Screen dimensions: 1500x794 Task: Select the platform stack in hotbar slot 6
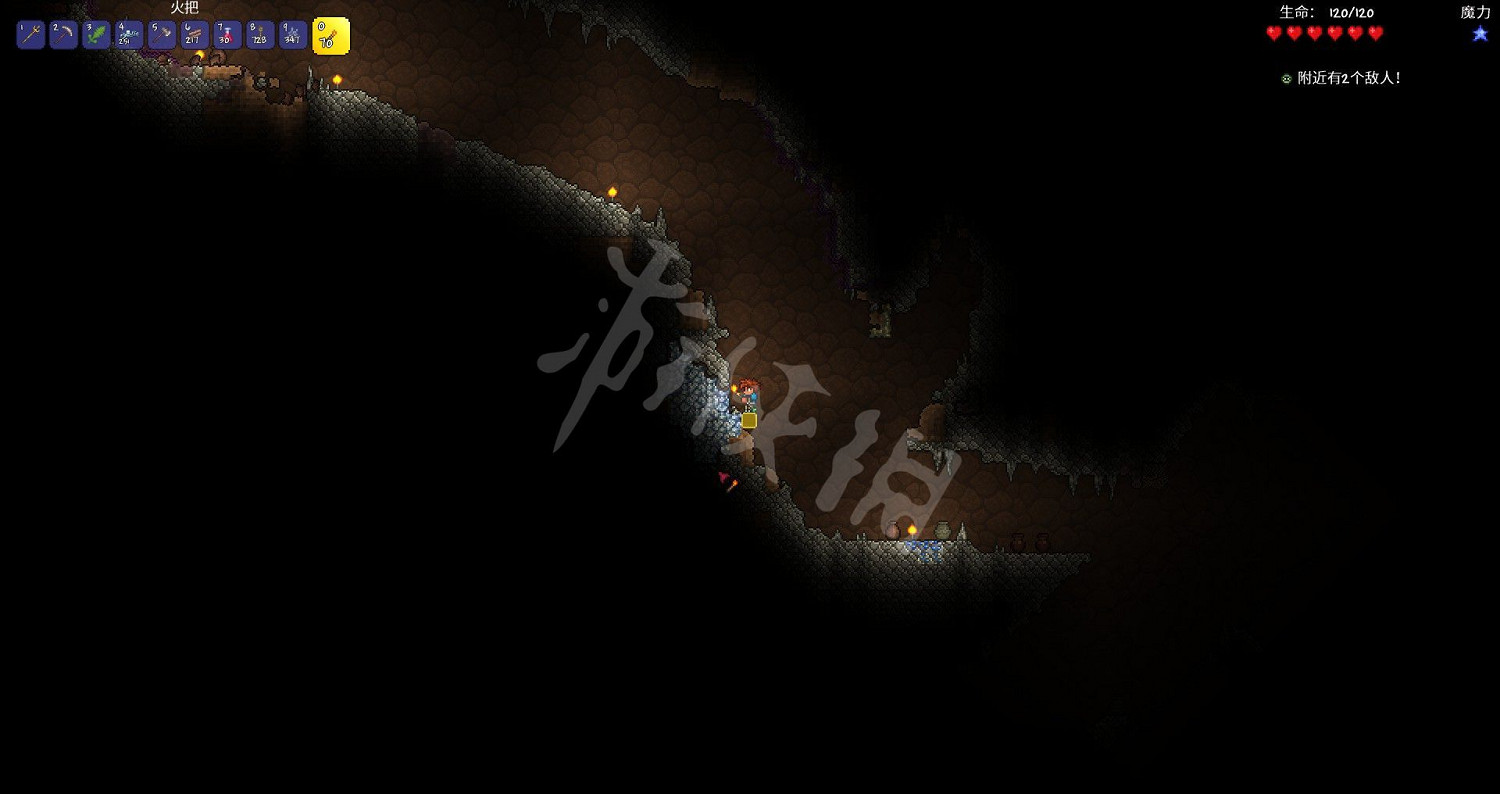(x=194, y=34)
